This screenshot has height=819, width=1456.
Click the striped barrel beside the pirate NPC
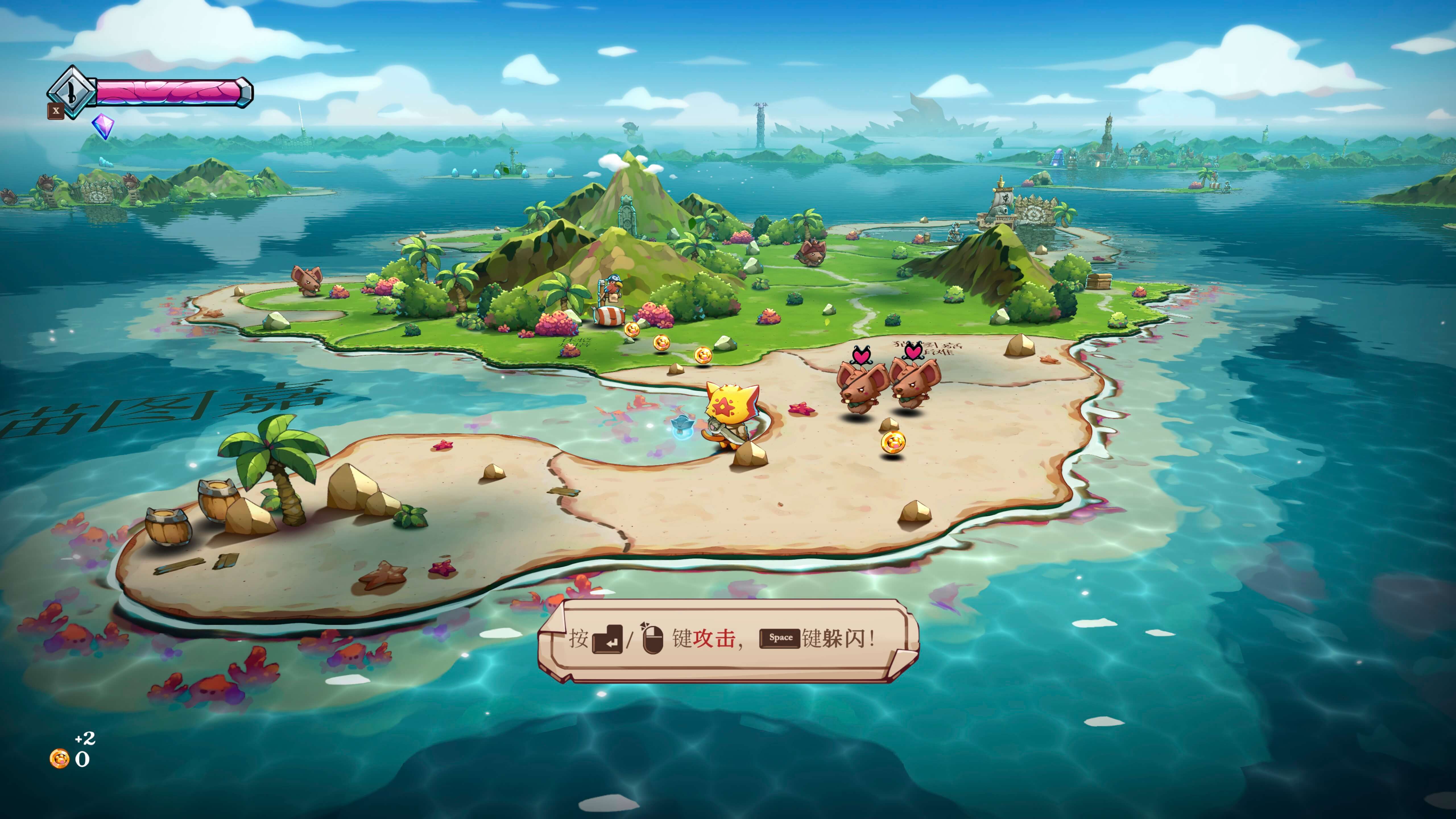pos(609,315)
